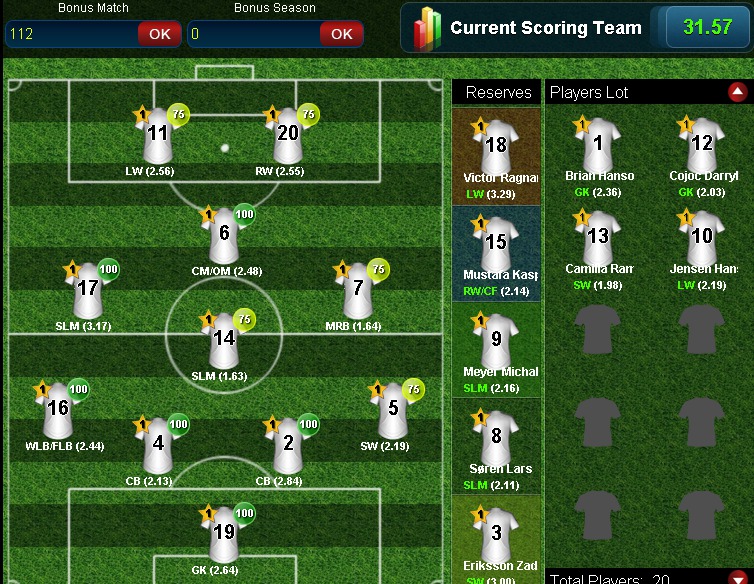Confirm the Bonus Match value with OK
The width and height of the screenshot is (754, 584).
click(160, 33)
